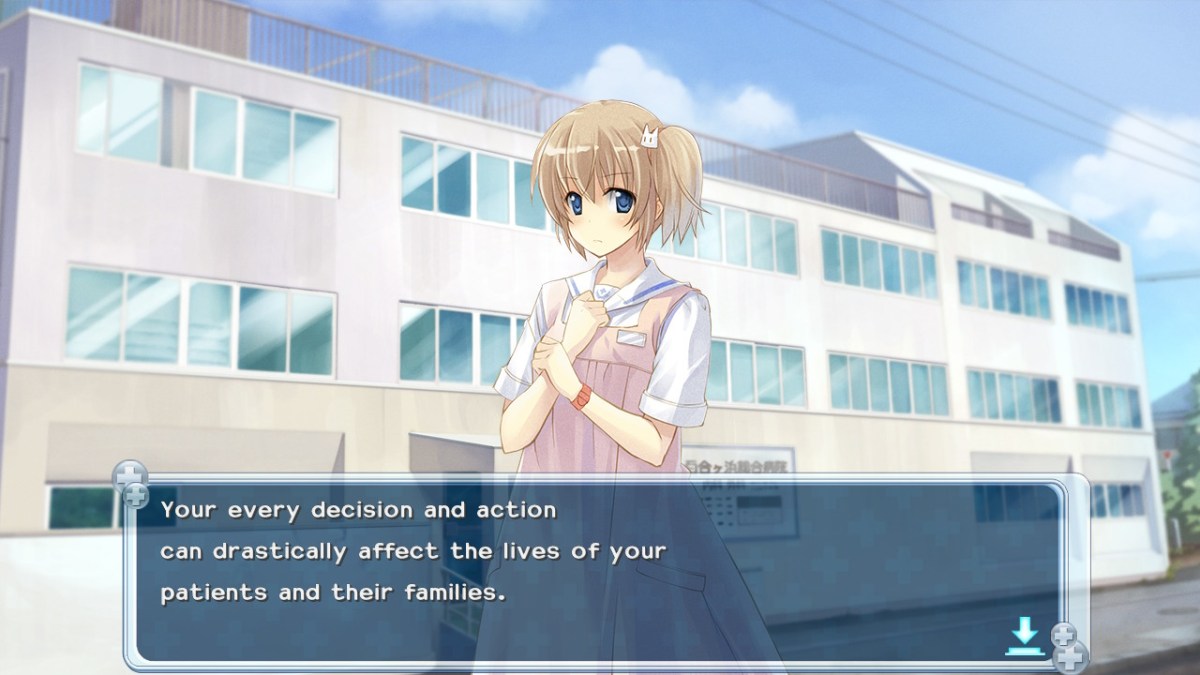The height and width of the screenshot is (675, 1200).
Task: Advance the dialogue by clicking the text box
Action: click(600, 570)
